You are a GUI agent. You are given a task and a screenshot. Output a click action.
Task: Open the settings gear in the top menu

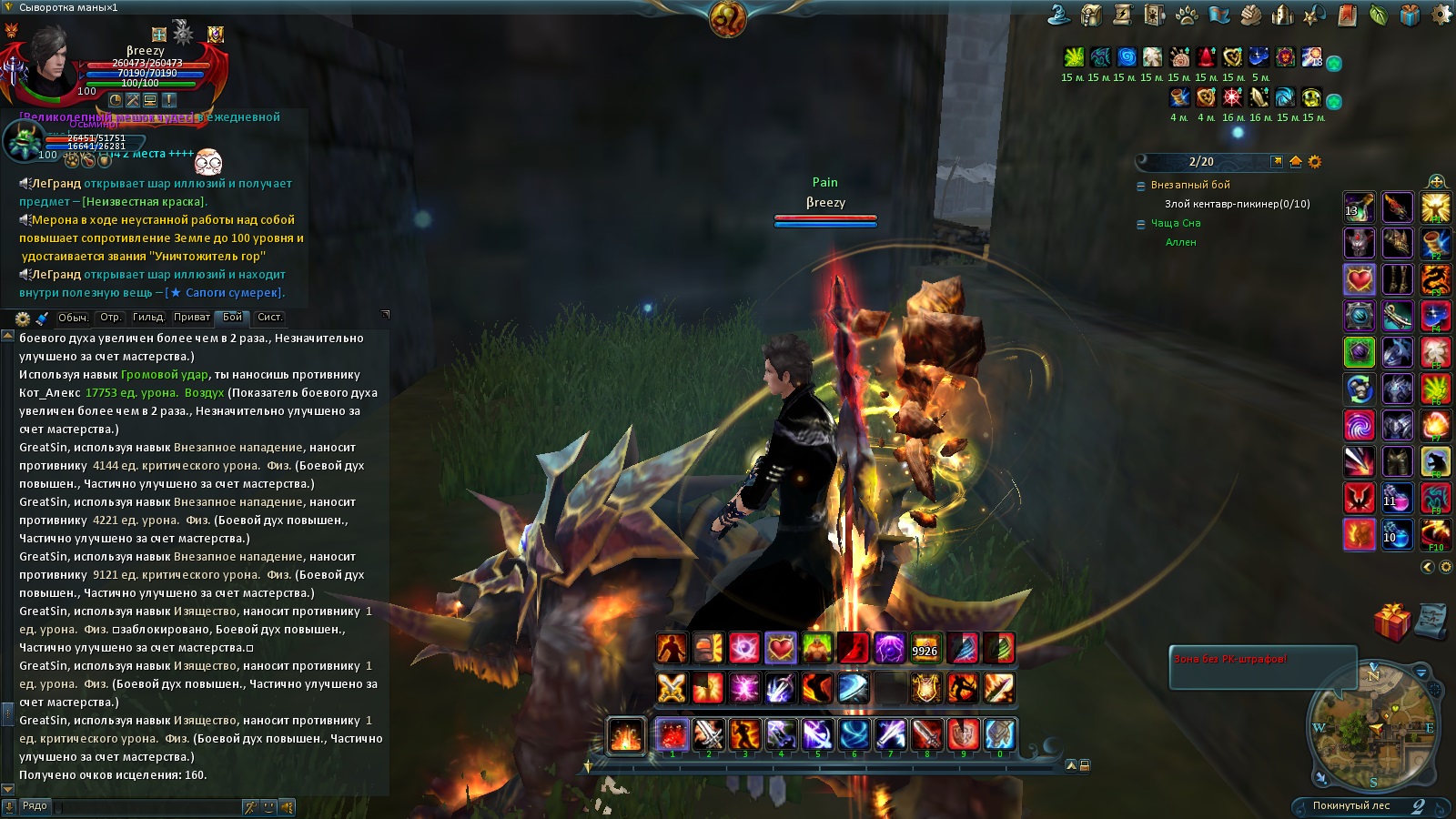pyautogui.click(x=1442, y=15)
